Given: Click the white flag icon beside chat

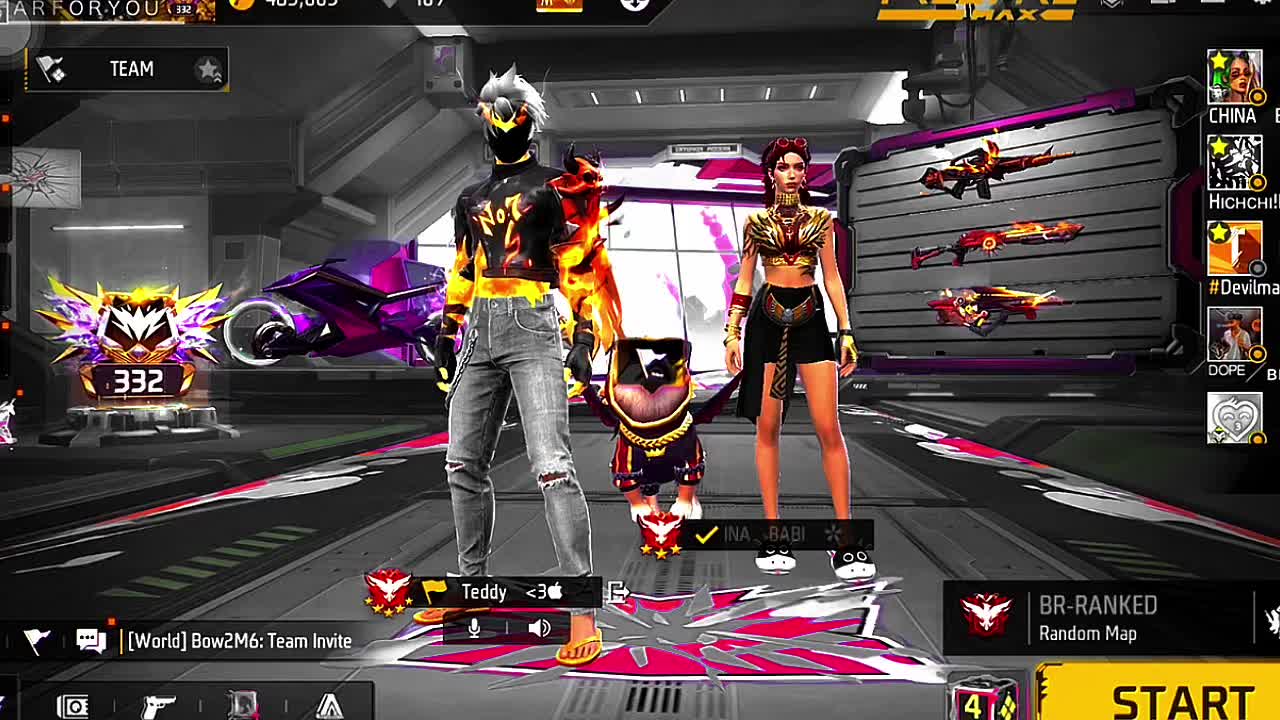Looking at the screenshot, I should 37,641.
